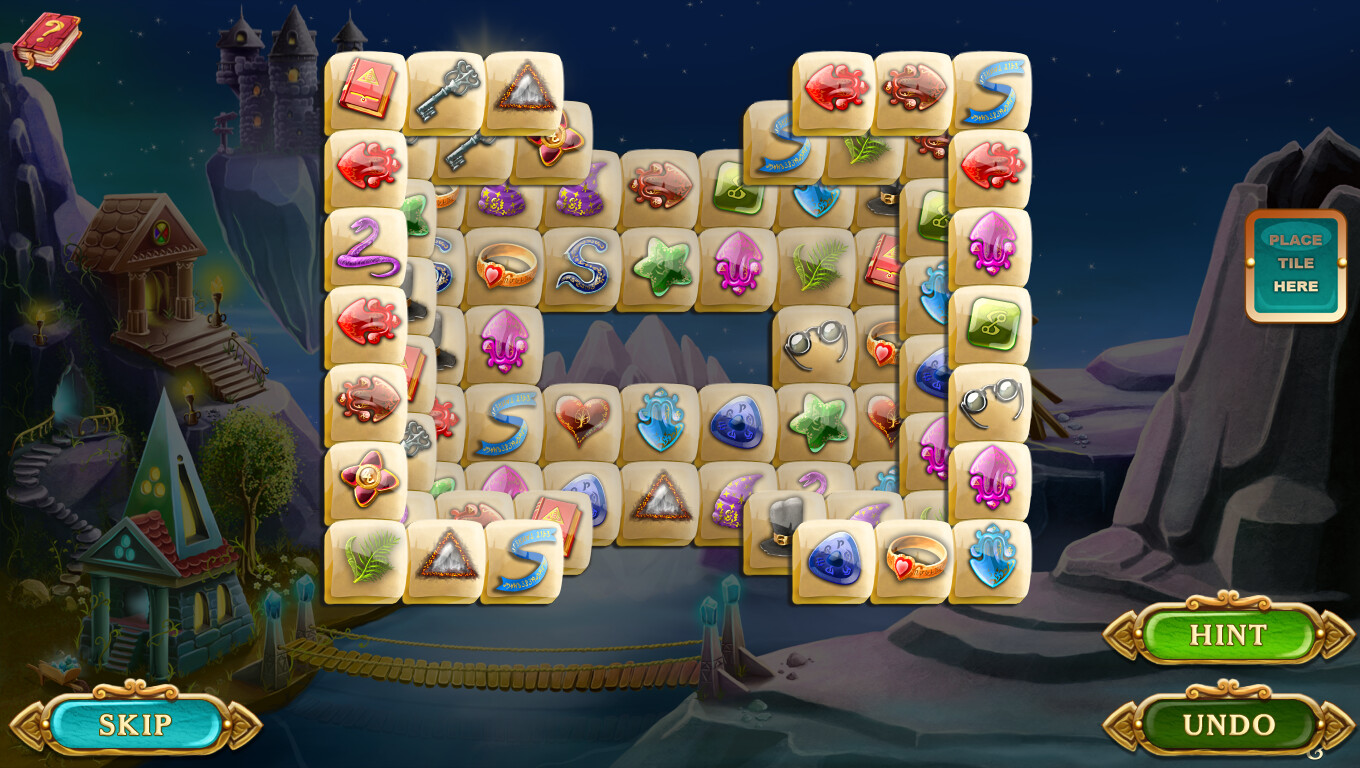1360x768 pixels.
Task: Click the Undo button
Action: pos(1228,724)
